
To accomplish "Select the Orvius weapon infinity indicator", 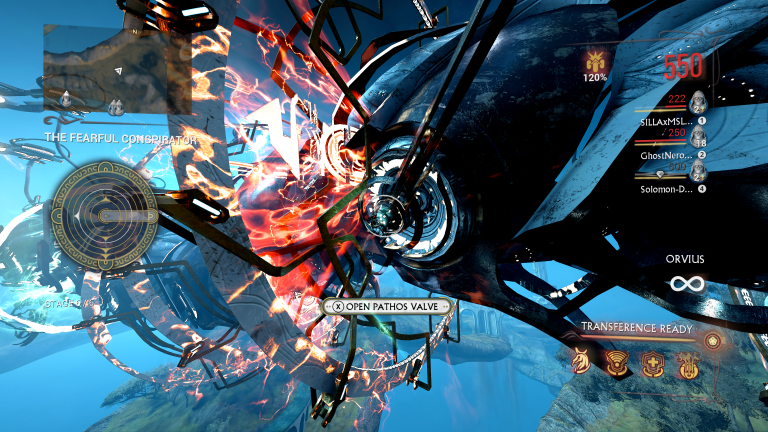I will pyautogui.click(x=686, y=284).
